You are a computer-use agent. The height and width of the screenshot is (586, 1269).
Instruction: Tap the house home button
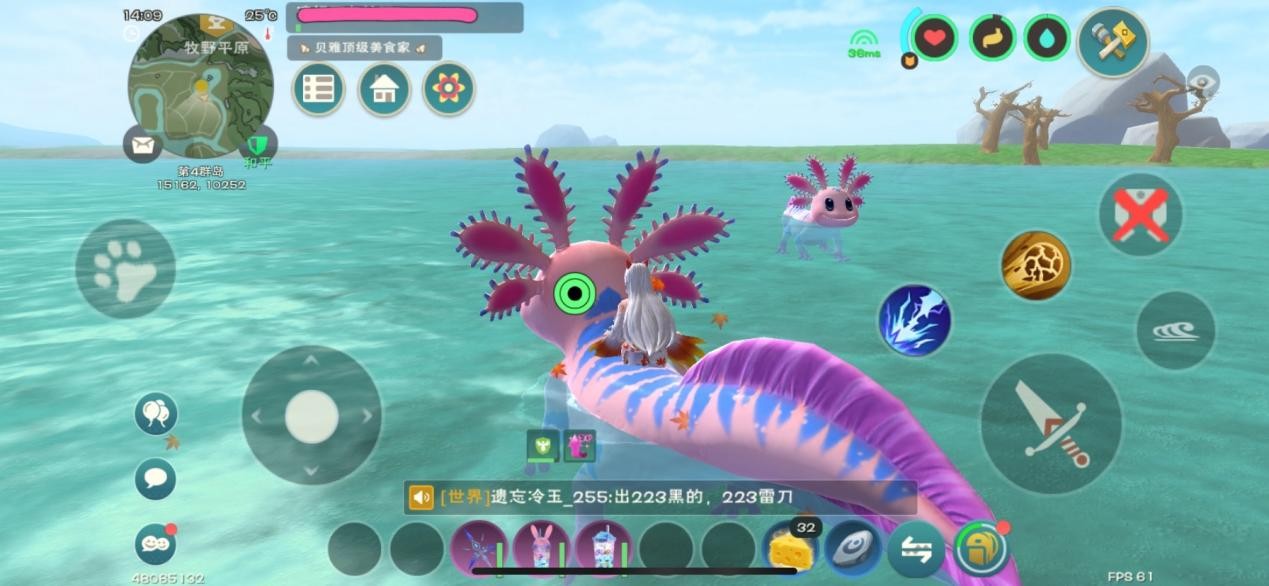[x=383, y=89]
